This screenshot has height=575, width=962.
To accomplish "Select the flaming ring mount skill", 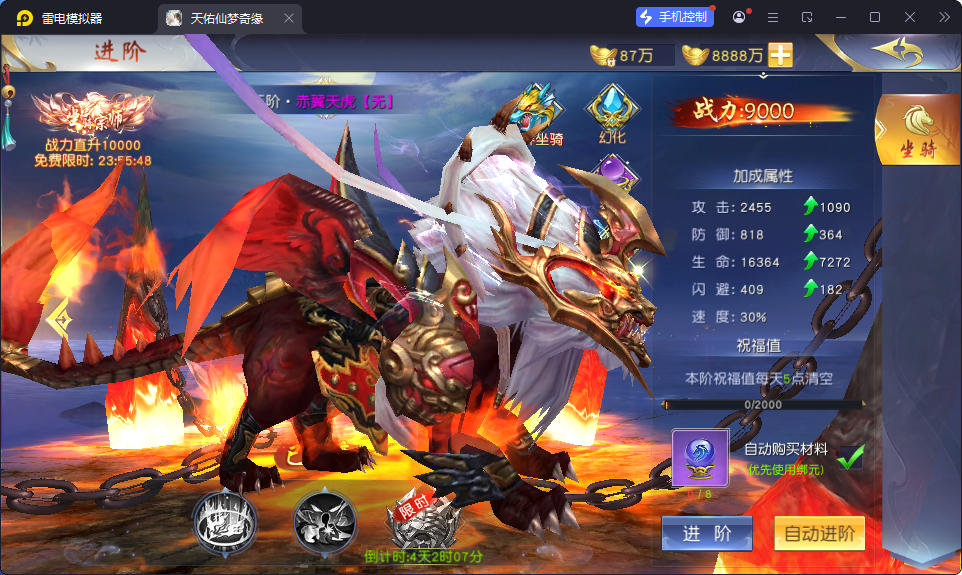I will (224, 521).
